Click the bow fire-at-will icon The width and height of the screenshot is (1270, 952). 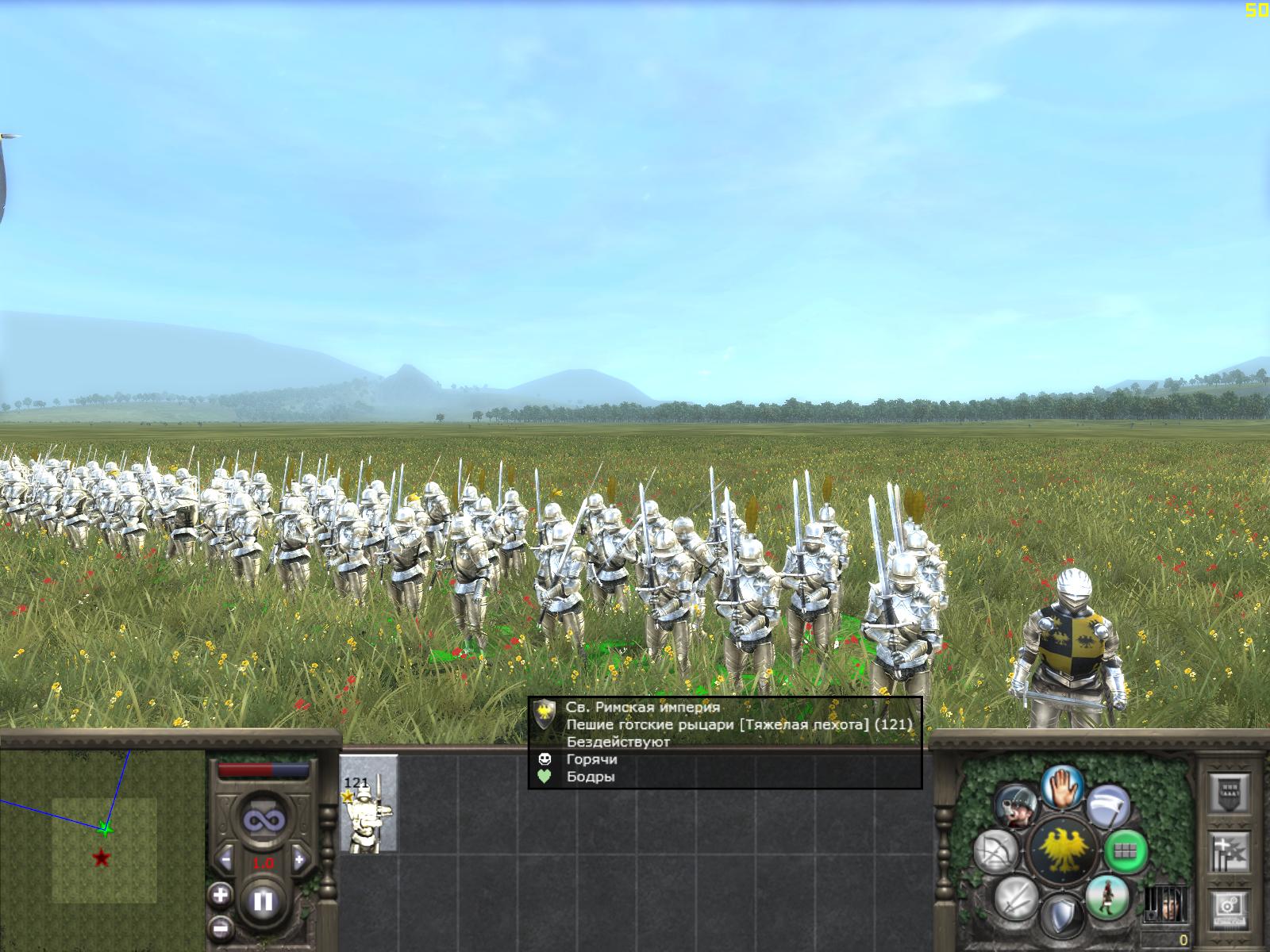click(997, 851)
